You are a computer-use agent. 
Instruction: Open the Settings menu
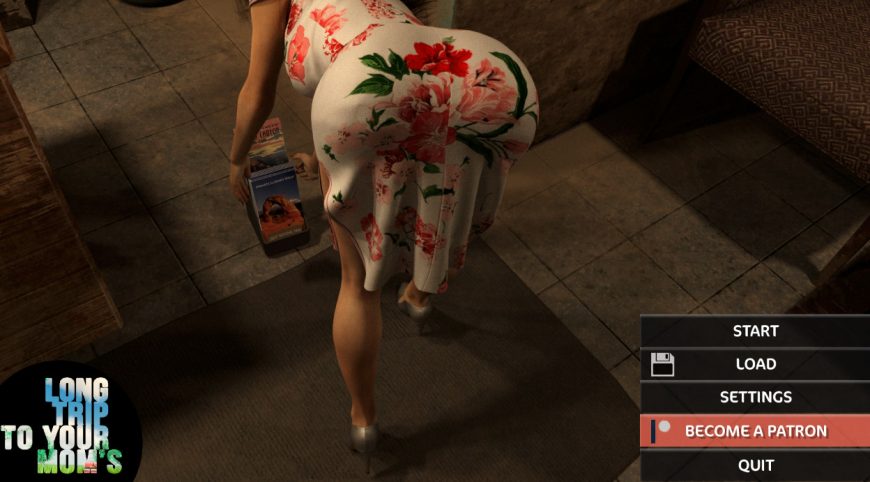pos(755,397)
